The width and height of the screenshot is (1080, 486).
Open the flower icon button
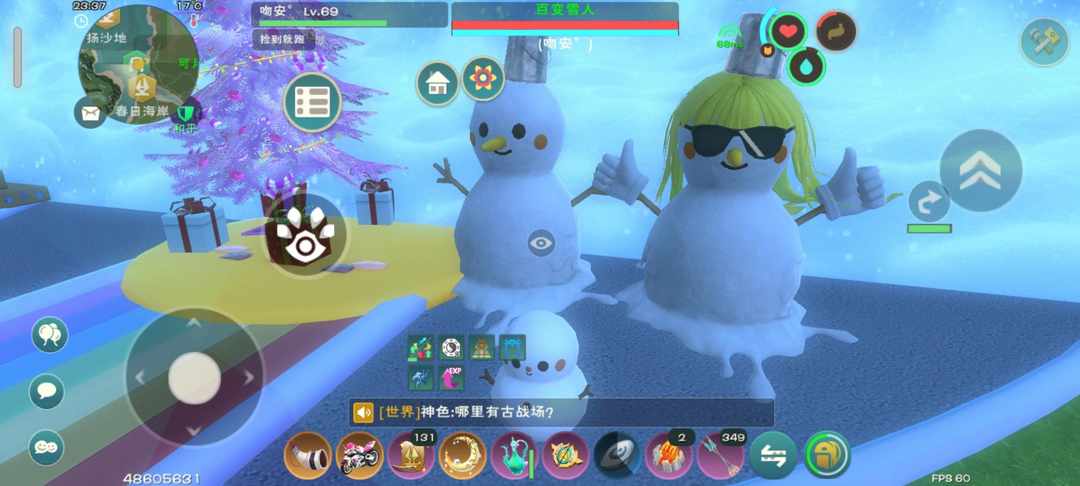483,78
